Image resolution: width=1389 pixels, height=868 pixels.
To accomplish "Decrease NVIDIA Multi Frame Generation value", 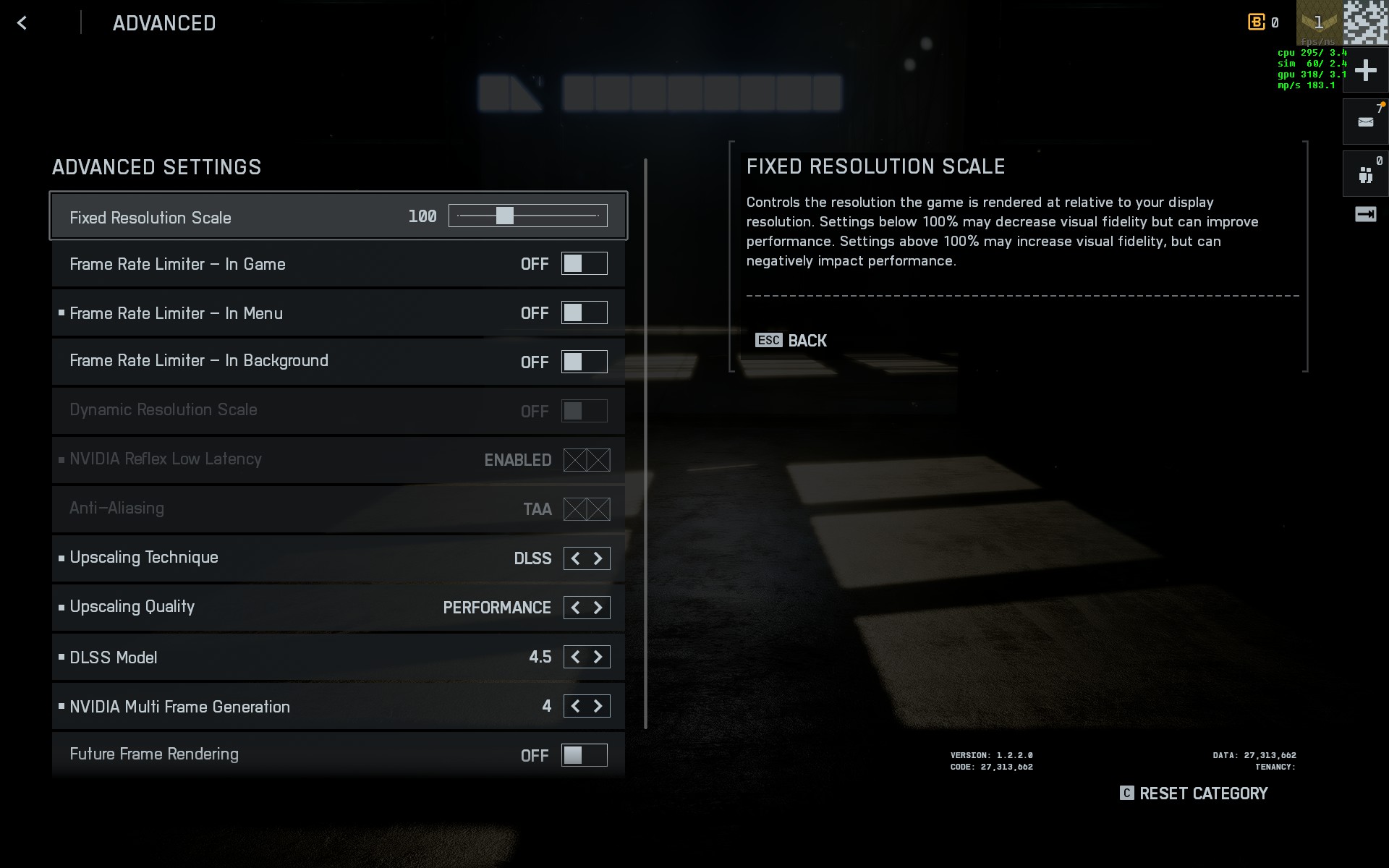I will [x=576, y=706].
